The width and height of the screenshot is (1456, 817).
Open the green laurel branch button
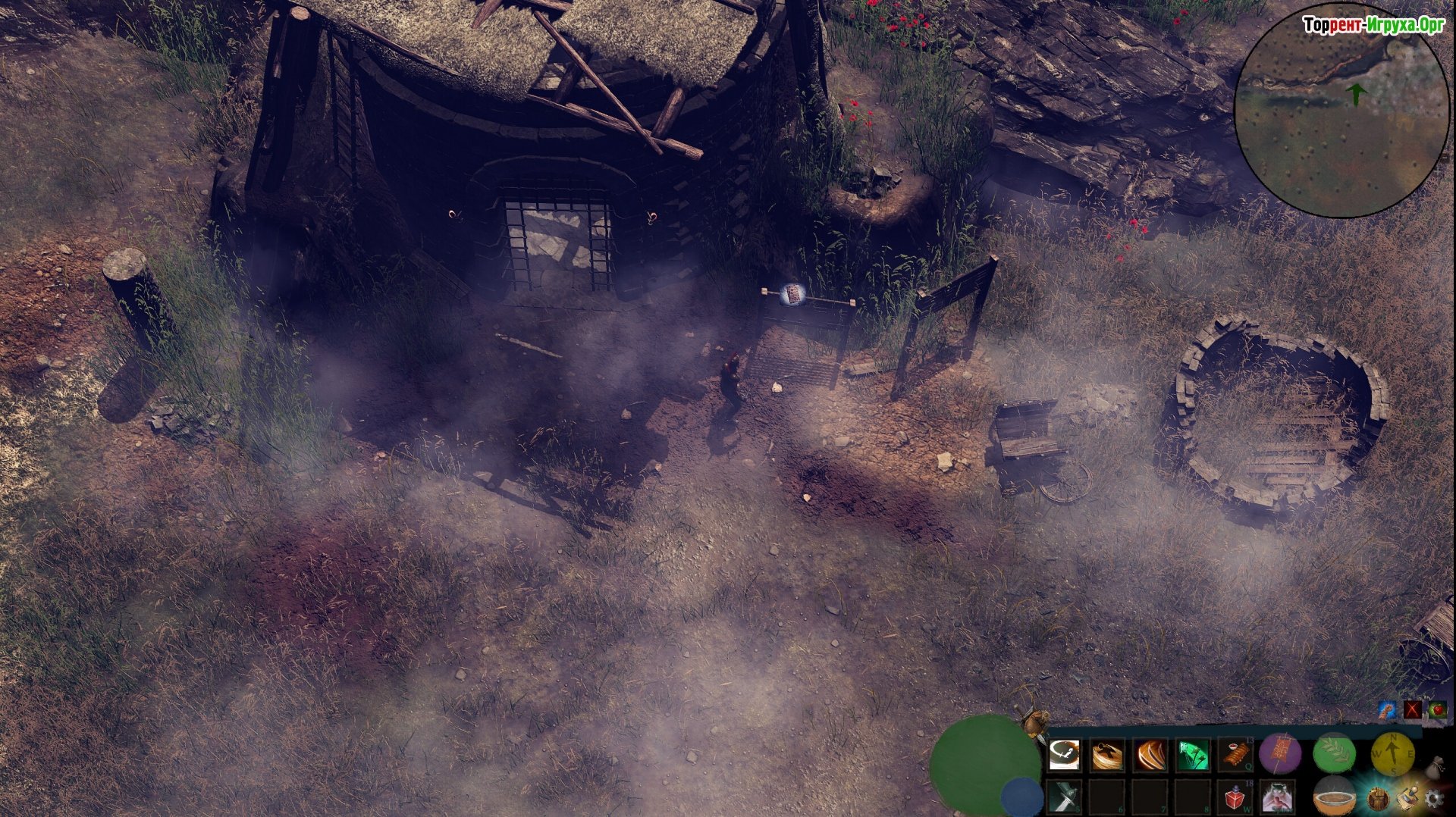pos(1334,754)
